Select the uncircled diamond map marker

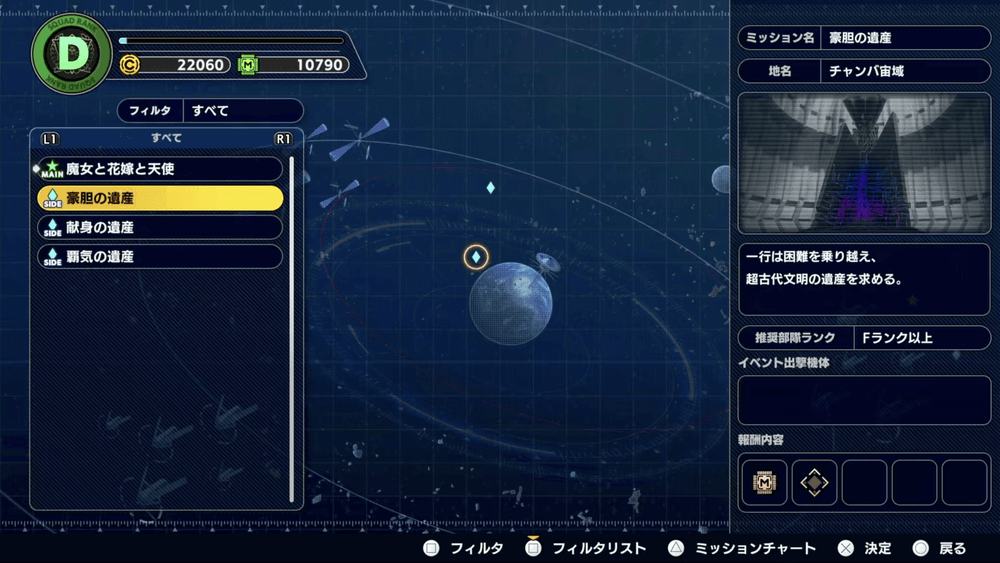(490, 188)
